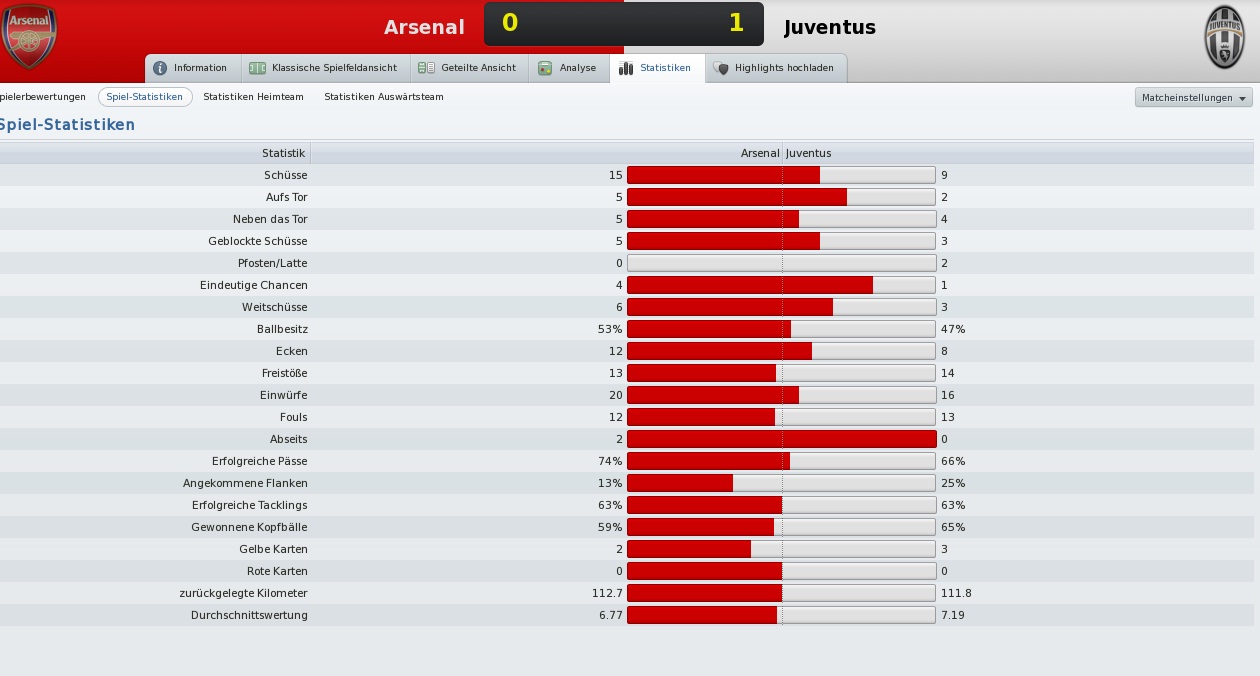View Statistiken Heimteam
1260x676 pixels.
point(253,97)
